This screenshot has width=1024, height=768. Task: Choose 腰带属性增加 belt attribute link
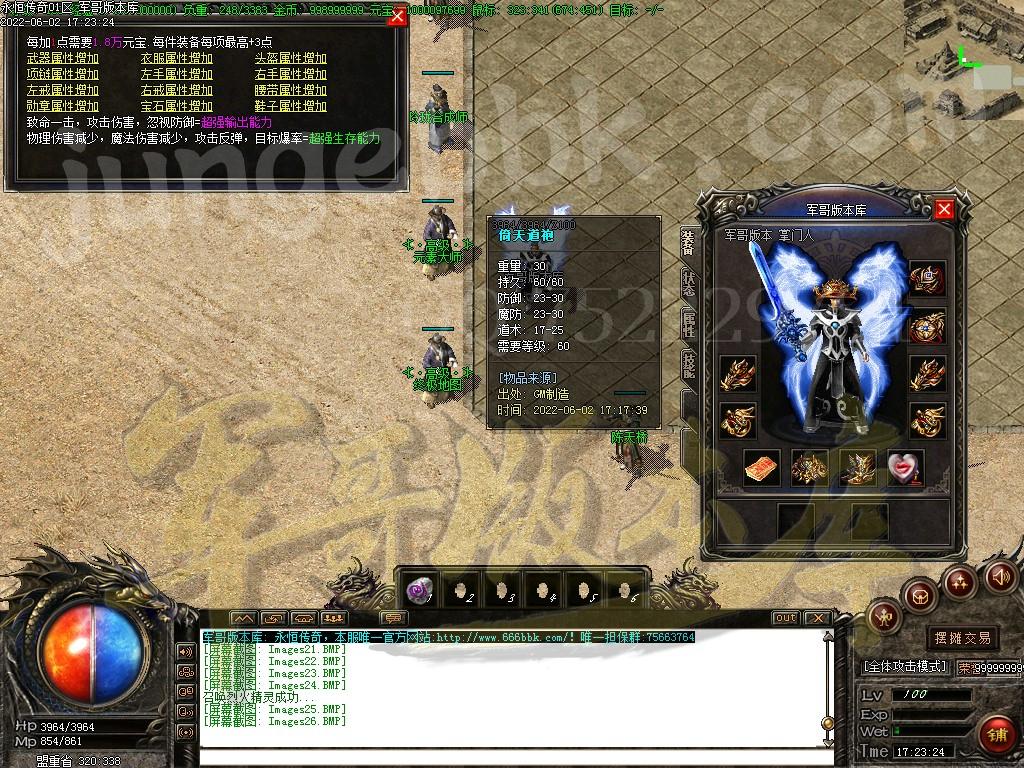click(291, 90)
